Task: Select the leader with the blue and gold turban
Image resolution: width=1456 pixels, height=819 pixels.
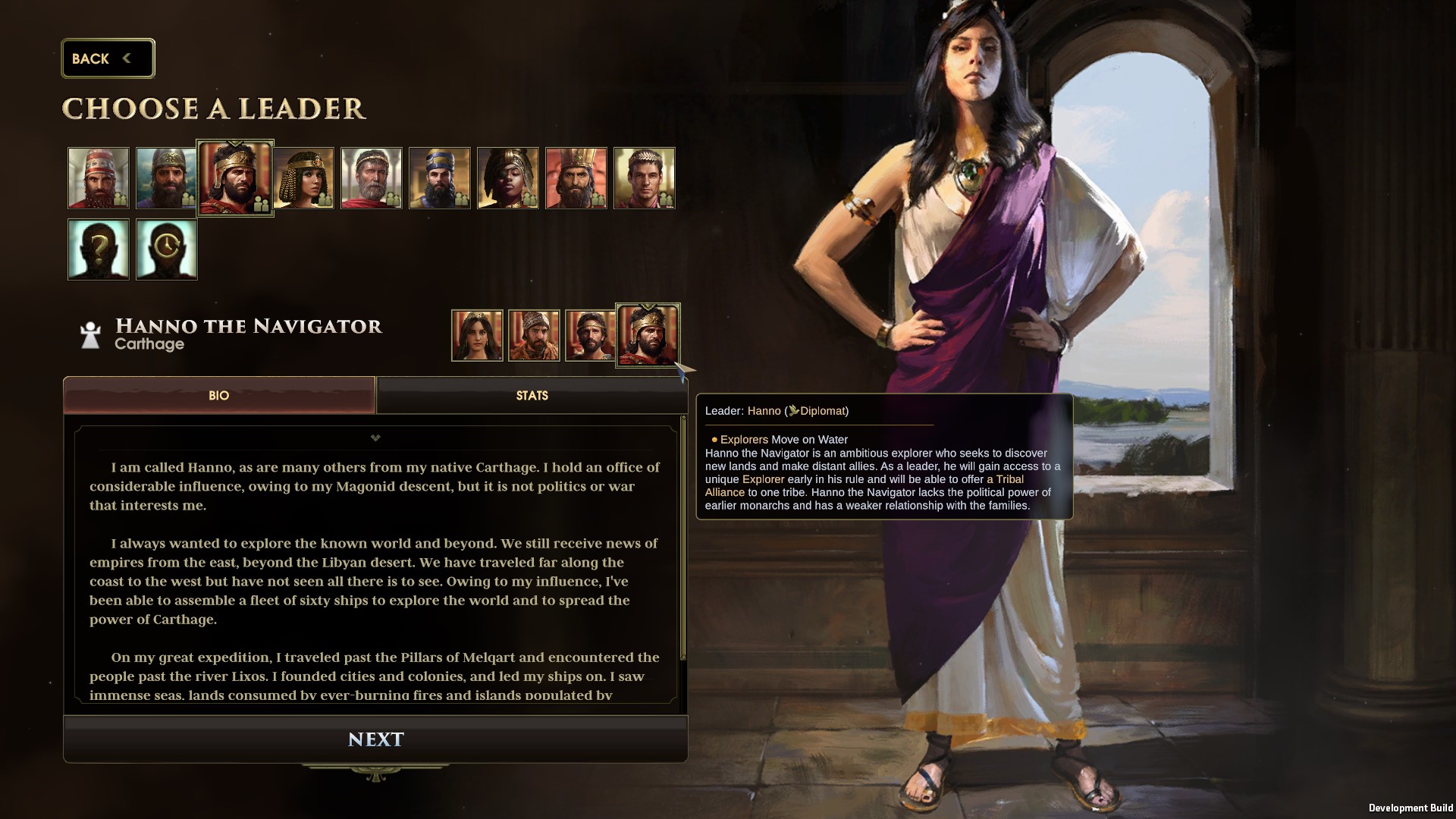Action: click(x=440, y=178)
